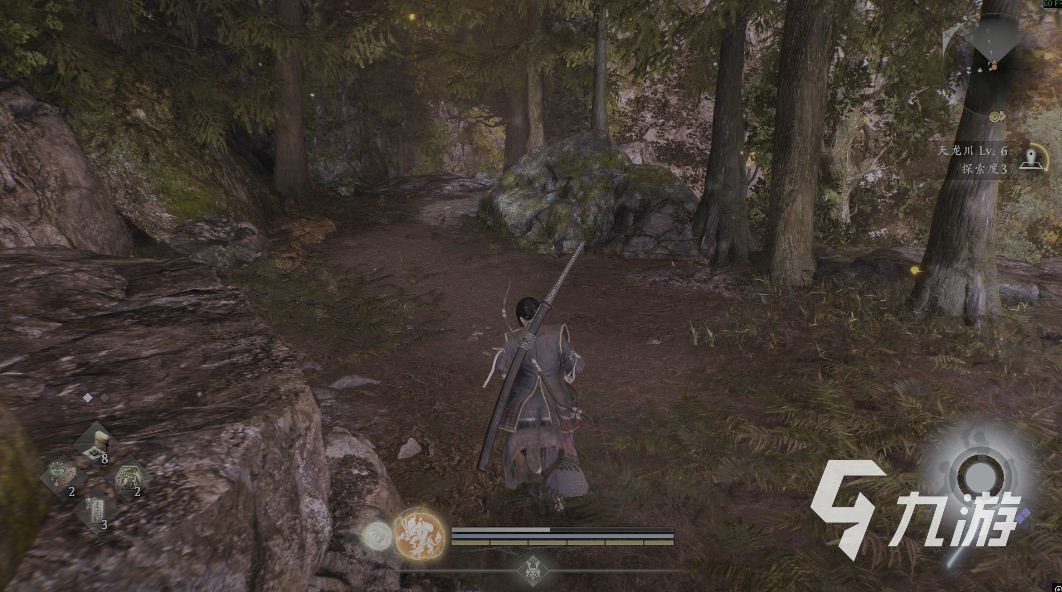Click the map pin exploration progress icon
1062x592 pixels.
coord(1033,158)
